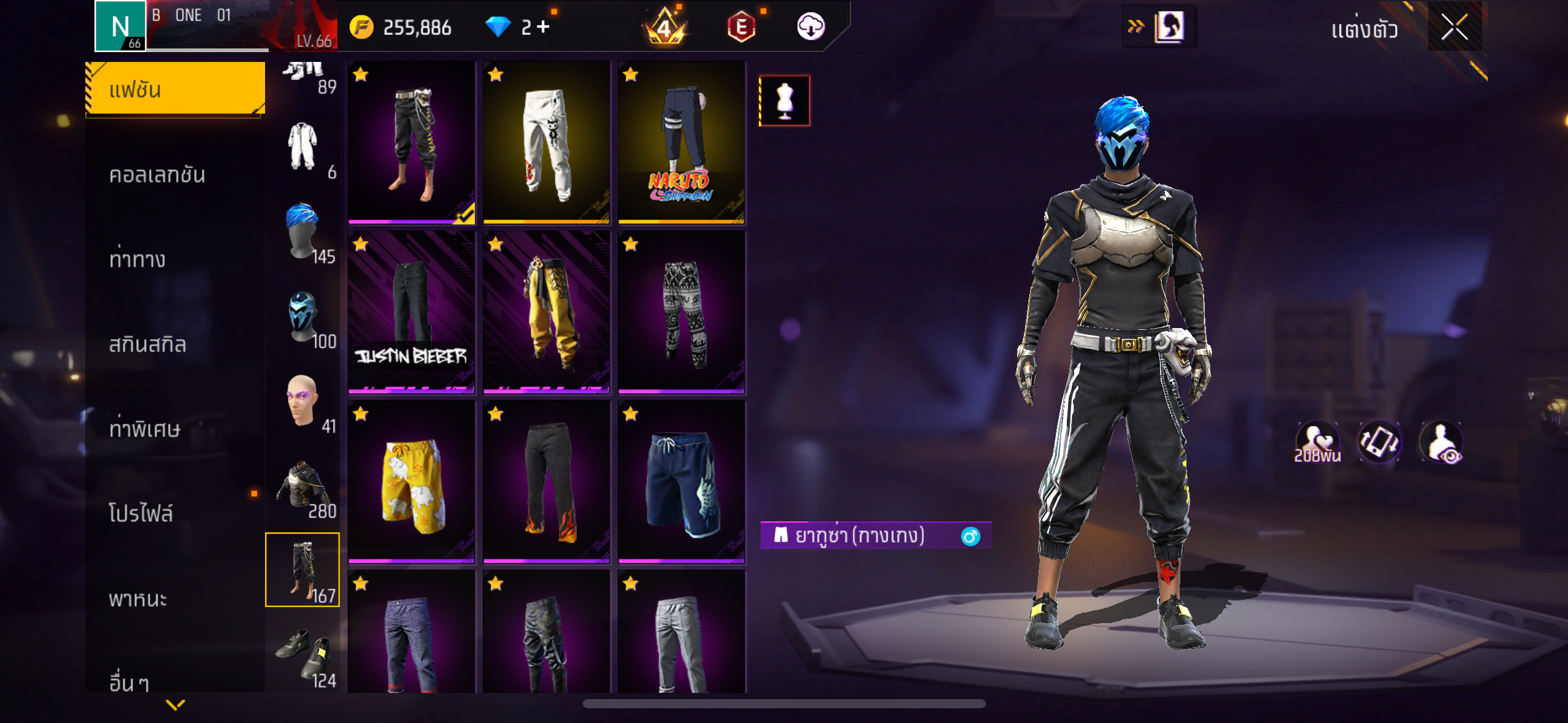1568x723 pixels.
Task: Open the blue hair category
Action: (x=302, y=232)
